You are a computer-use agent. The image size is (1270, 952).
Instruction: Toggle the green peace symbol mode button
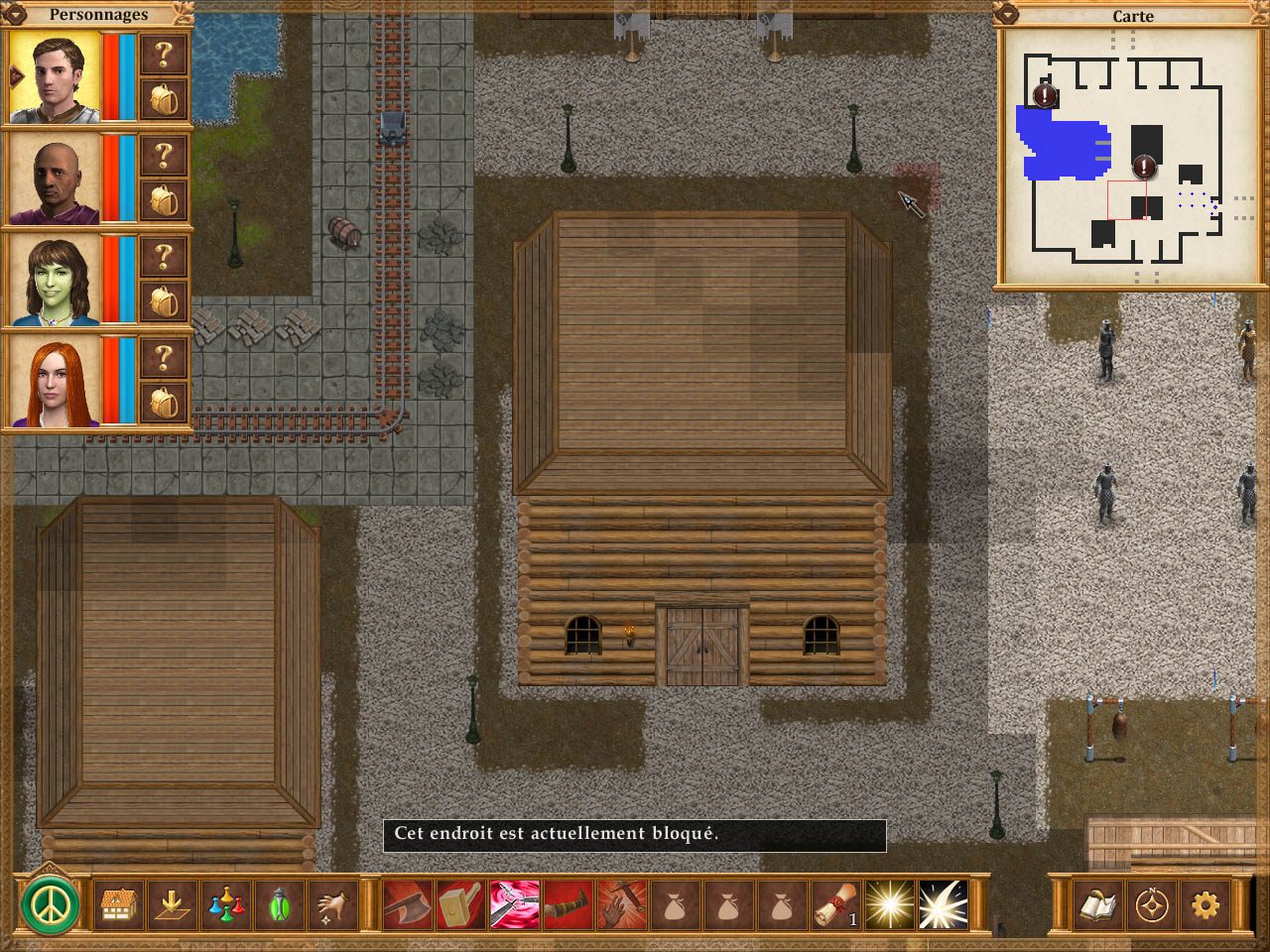(x=51, y=904)
